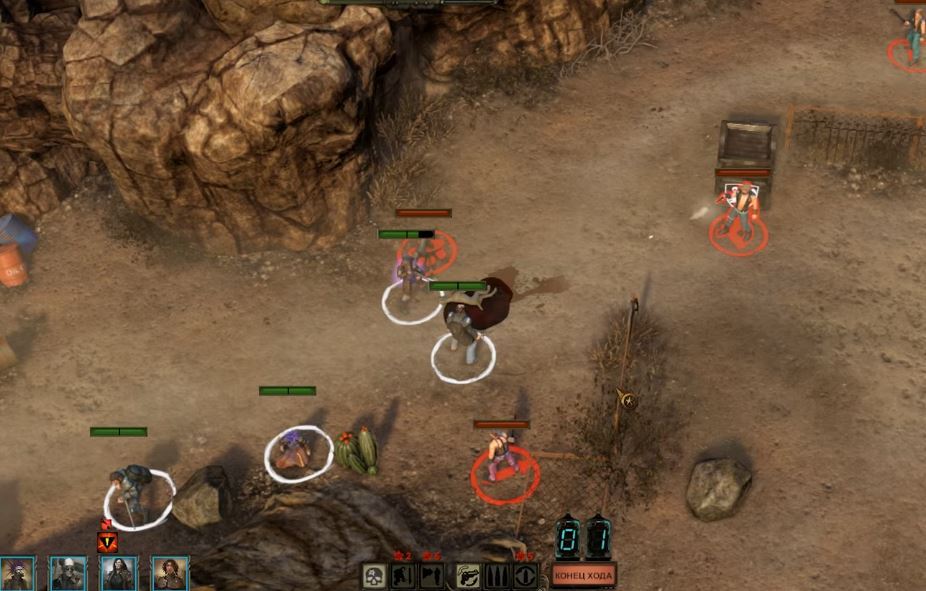Activate the crouching soldier stance icon

403,576
